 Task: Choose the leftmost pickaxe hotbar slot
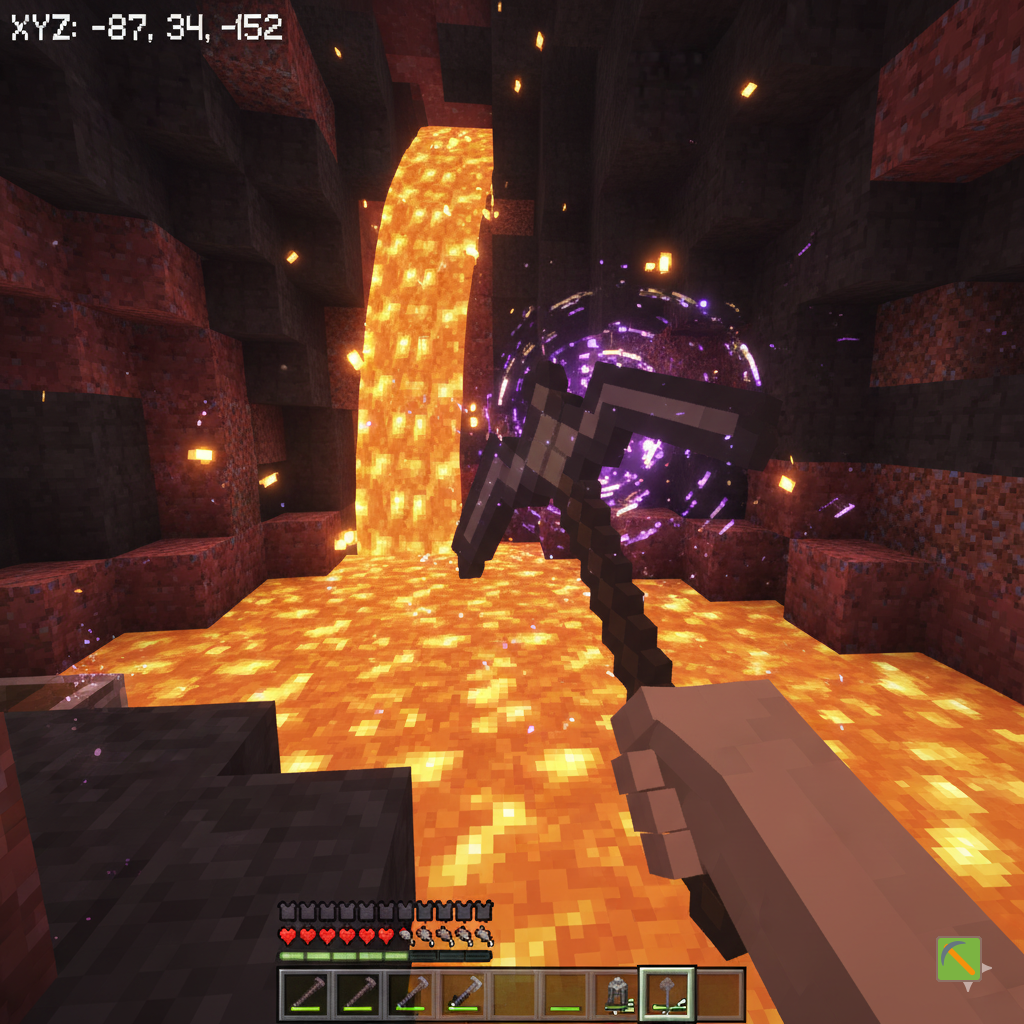[304, 993]
